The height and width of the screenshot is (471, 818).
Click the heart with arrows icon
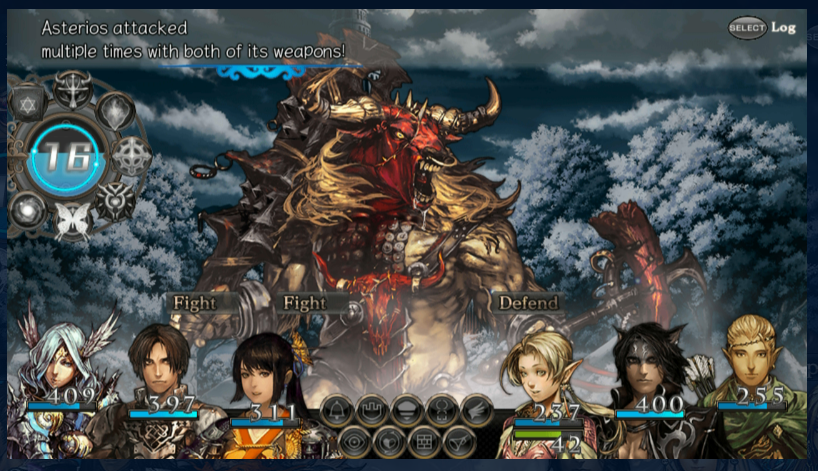[390, 440]
